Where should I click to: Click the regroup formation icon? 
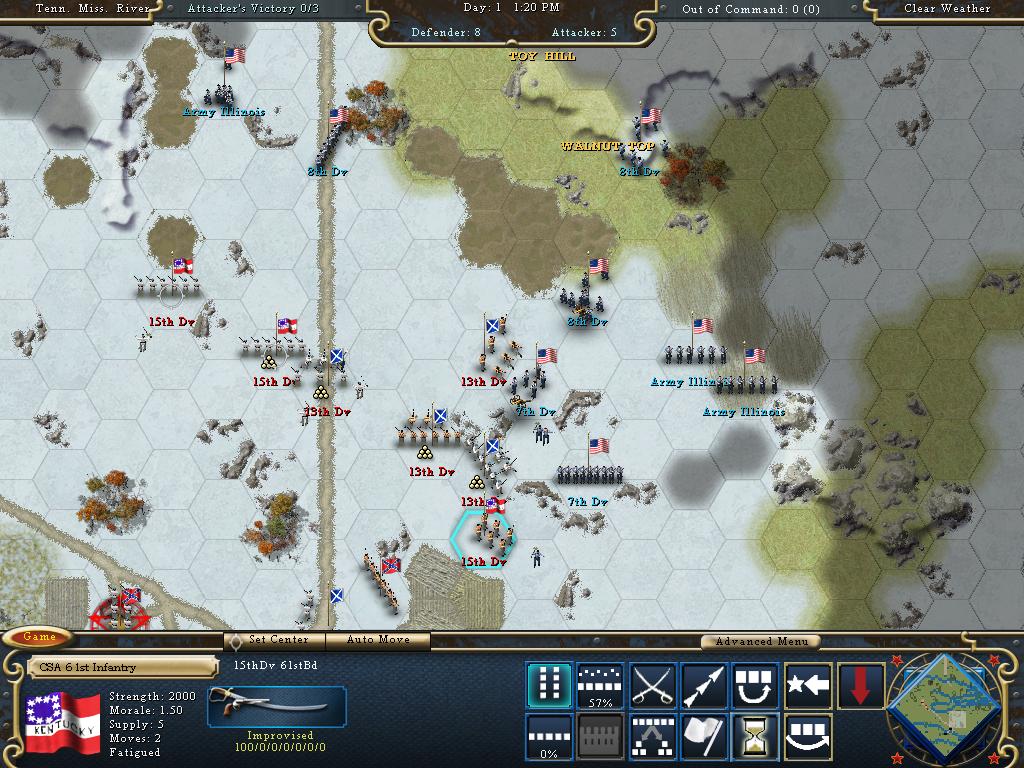coord(652,737)
